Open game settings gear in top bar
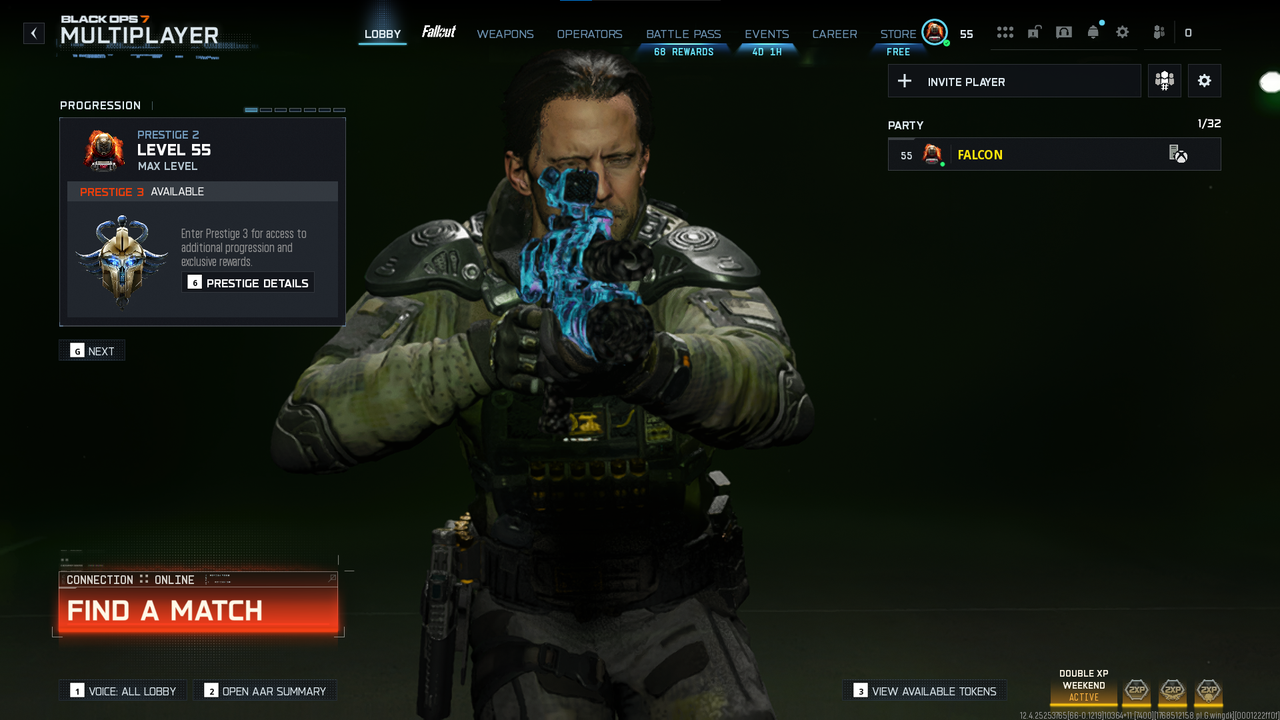 tap(1123, 33)
